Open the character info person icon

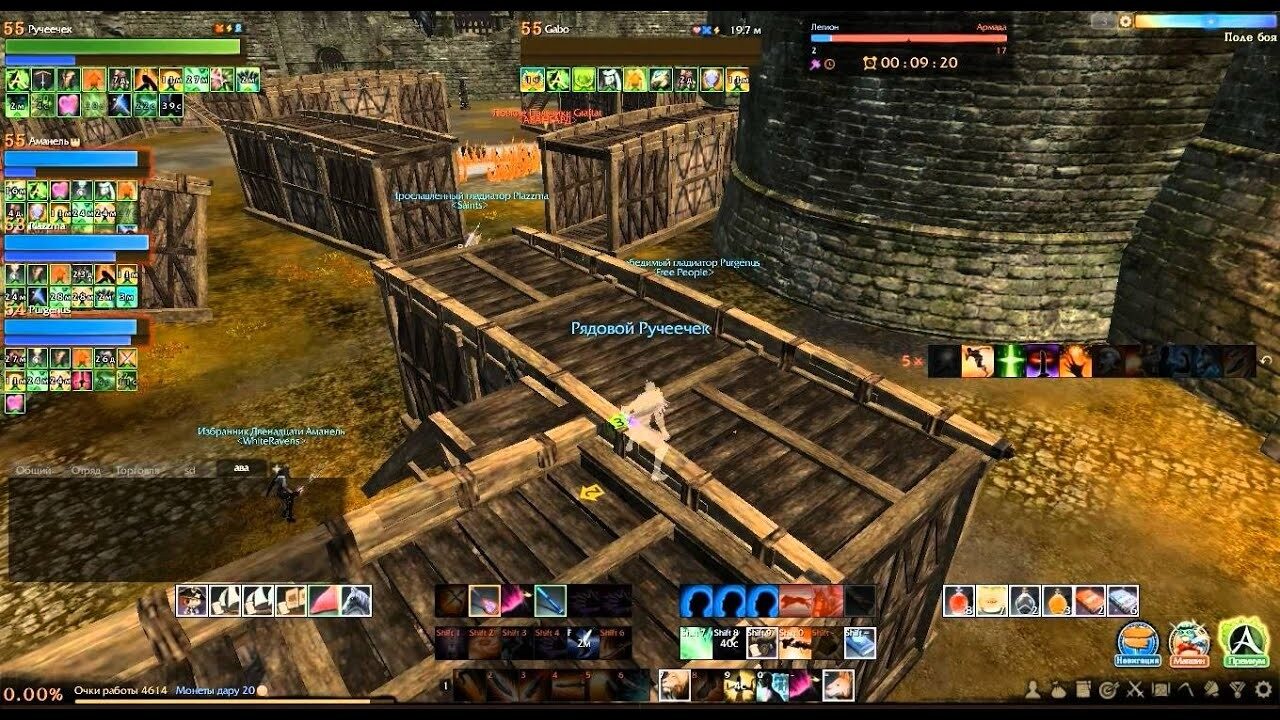click(x=1032, y=690)
